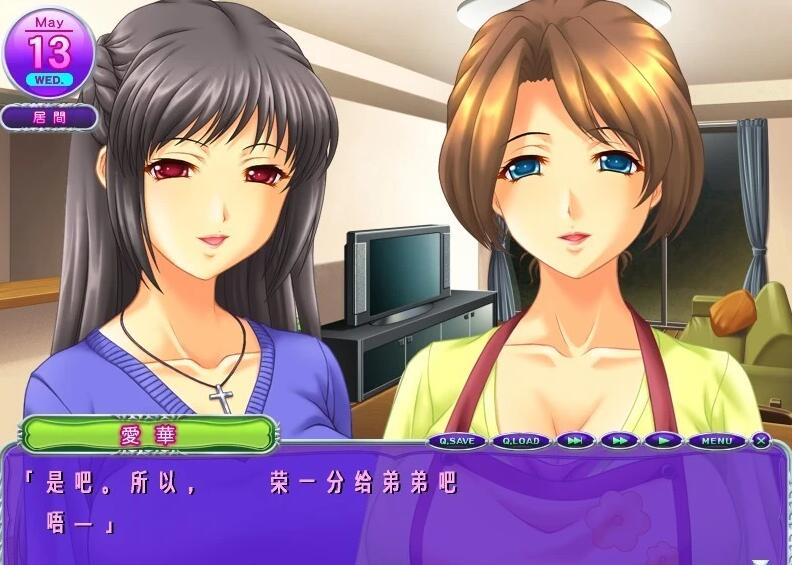The width and height of the screenshot is (792, 565).
Task: Skip to the next scene button
Action: coord(576,440)
